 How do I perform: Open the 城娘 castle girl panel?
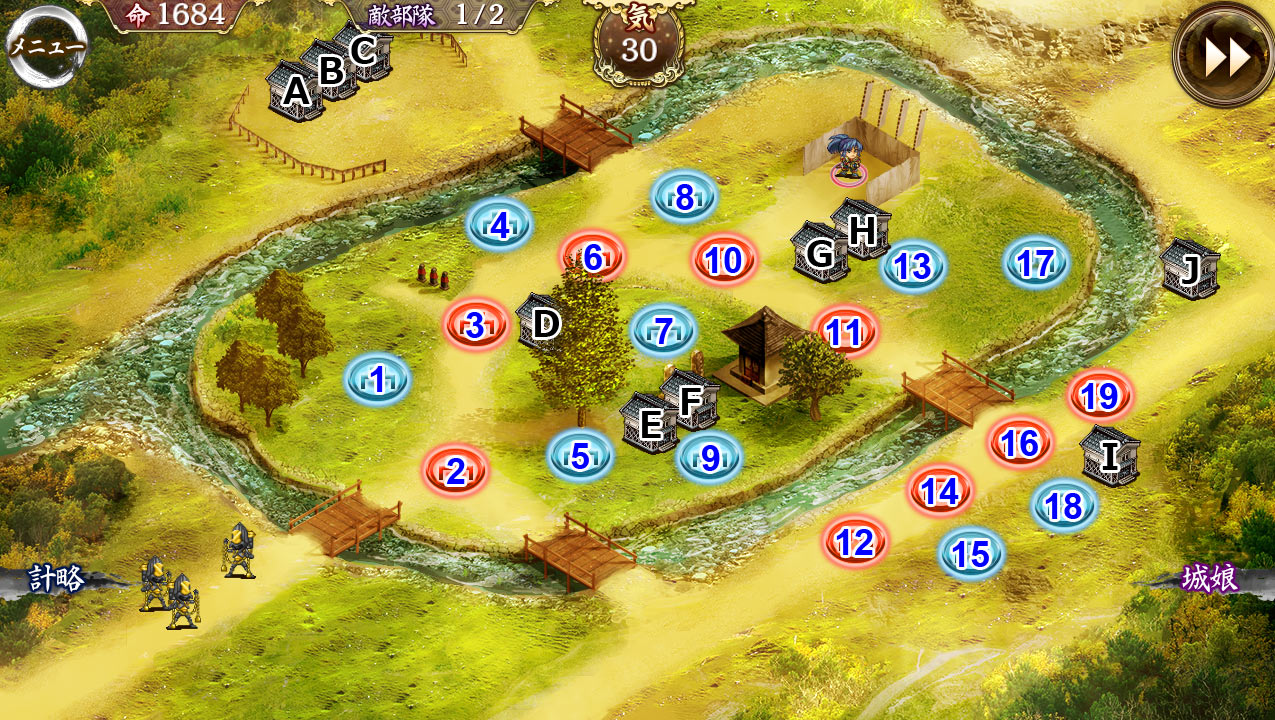pyautogui.click(x=1210, y=579)
